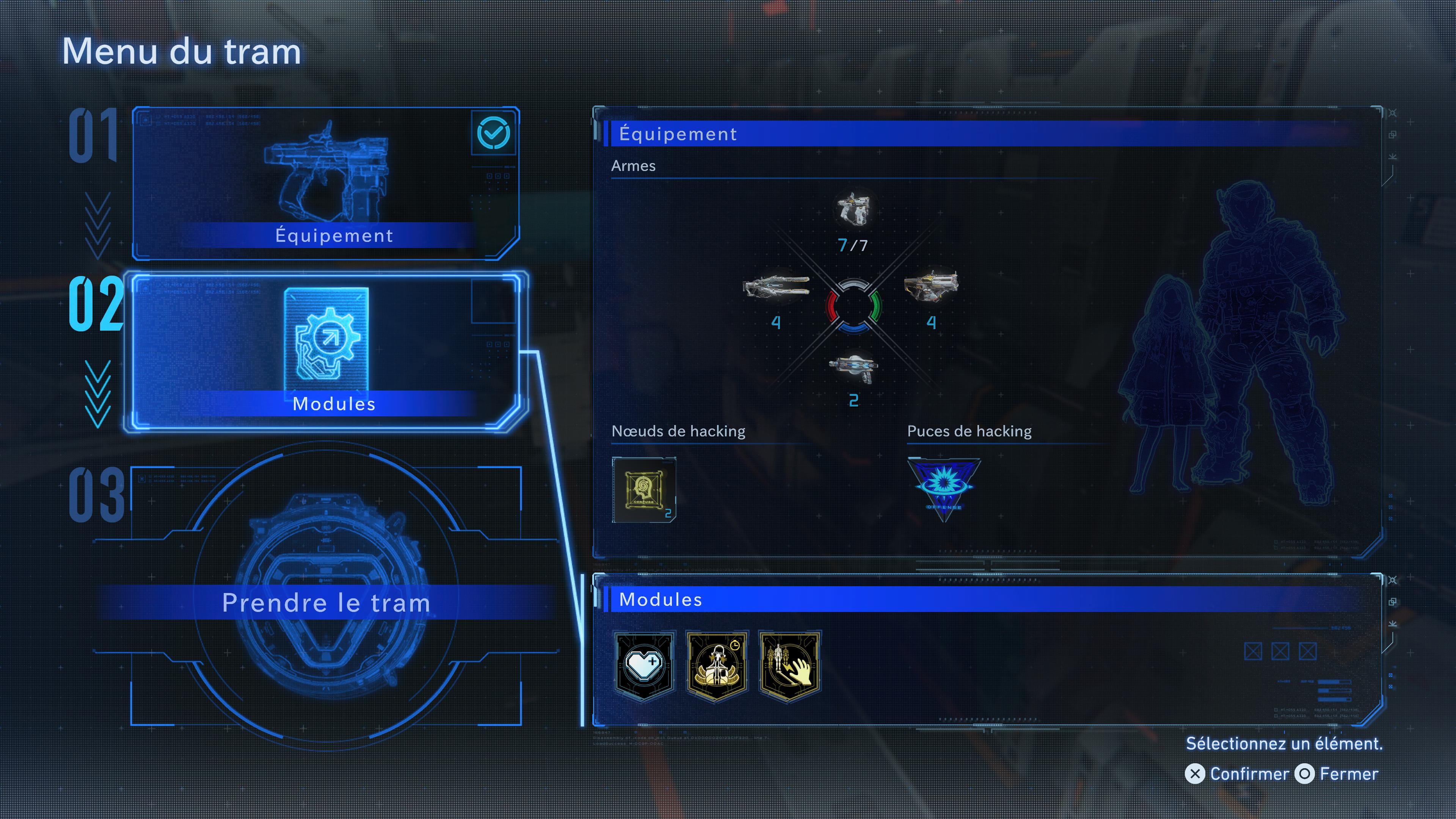Choose the bottom blue-glow weapon slot
Screen dimensions: 1456x819
[x=854, y=367]
